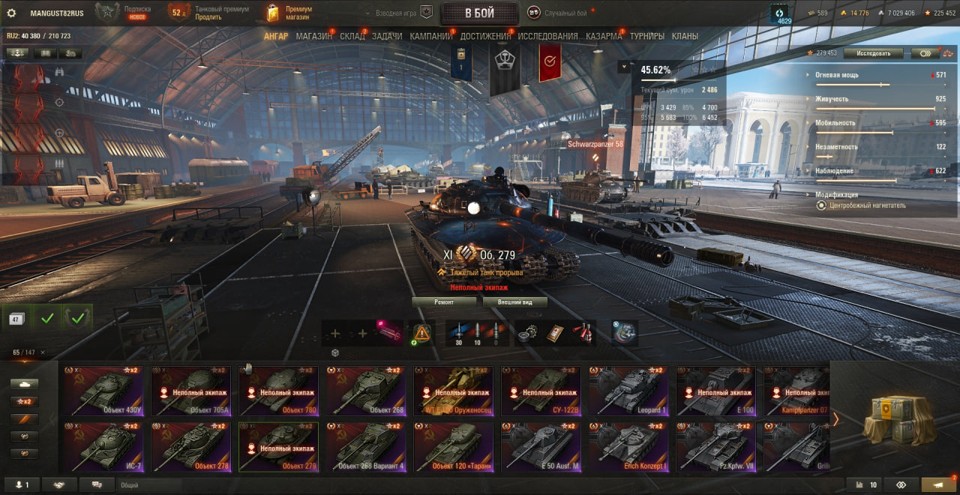Open the settings gear menu

[12, 13]
